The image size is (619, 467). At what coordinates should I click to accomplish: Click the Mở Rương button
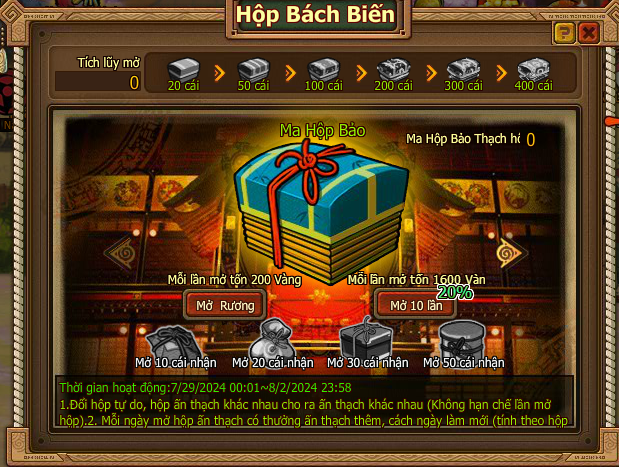point(225,305)
